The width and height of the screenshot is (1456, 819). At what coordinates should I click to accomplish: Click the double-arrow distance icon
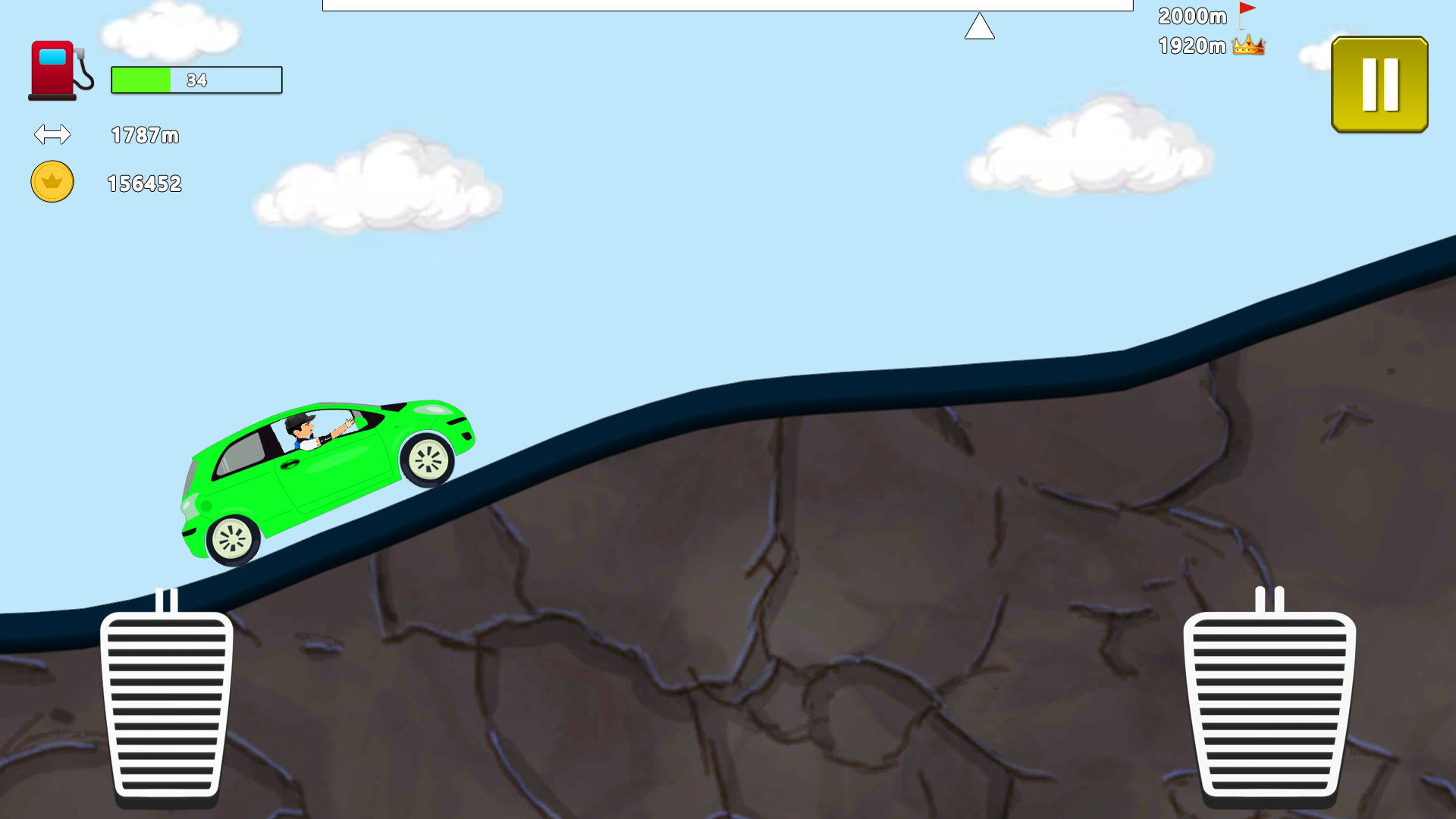[52, 135]
